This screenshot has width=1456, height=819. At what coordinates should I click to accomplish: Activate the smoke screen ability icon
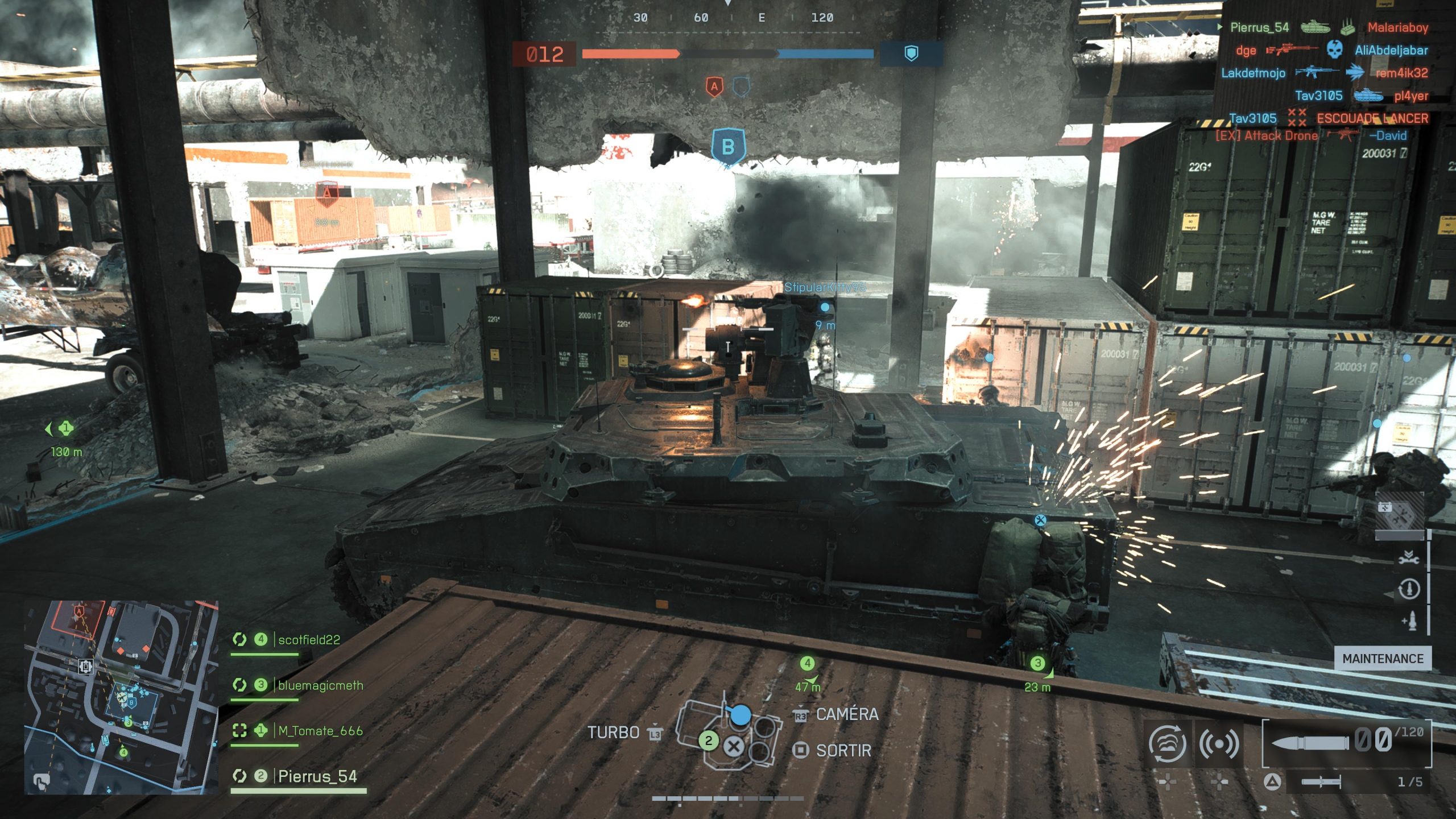1167,743
